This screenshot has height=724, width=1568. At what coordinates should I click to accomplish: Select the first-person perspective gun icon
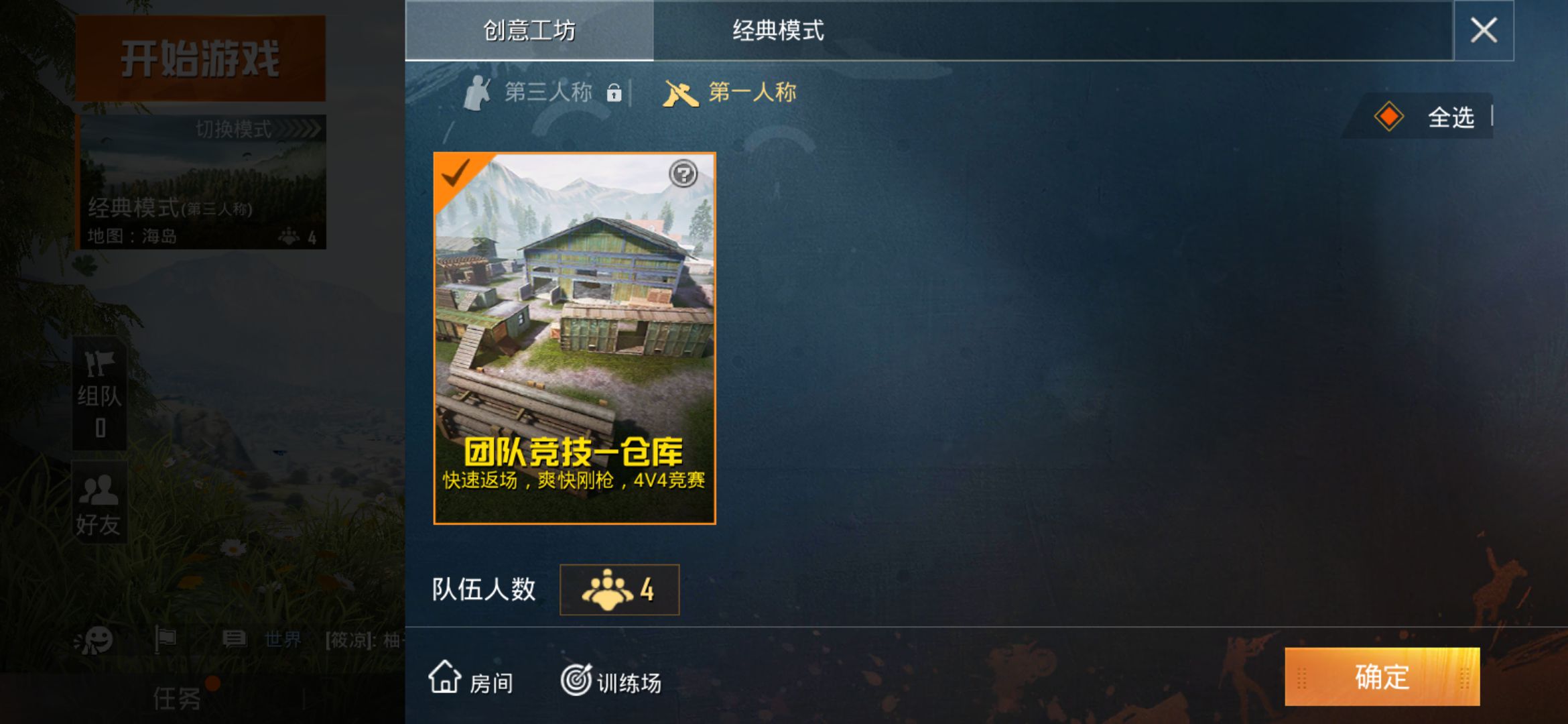[x=681, y=93]
